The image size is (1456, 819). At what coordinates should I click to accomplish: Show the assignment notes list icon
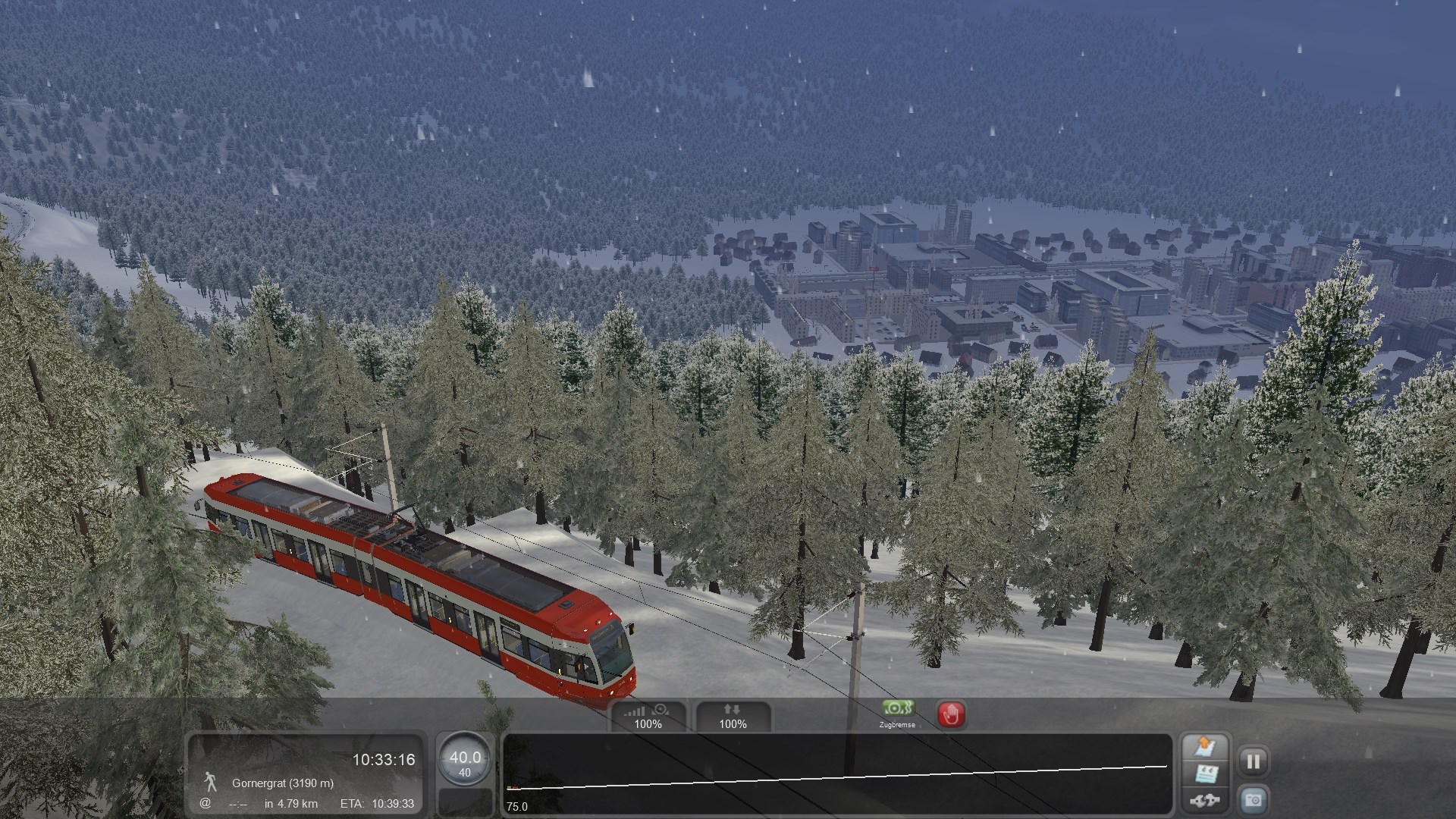point(1205,774)
